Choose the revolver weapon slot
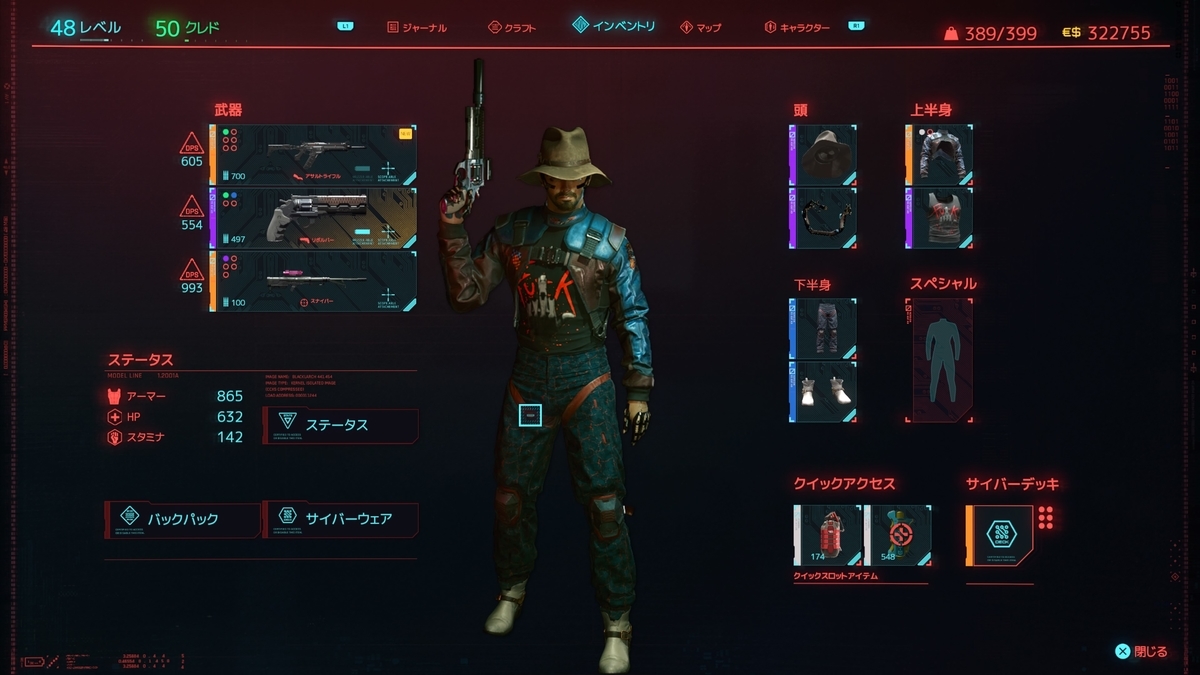Viewport: 1200px width, 675px height. coord(313,217)
